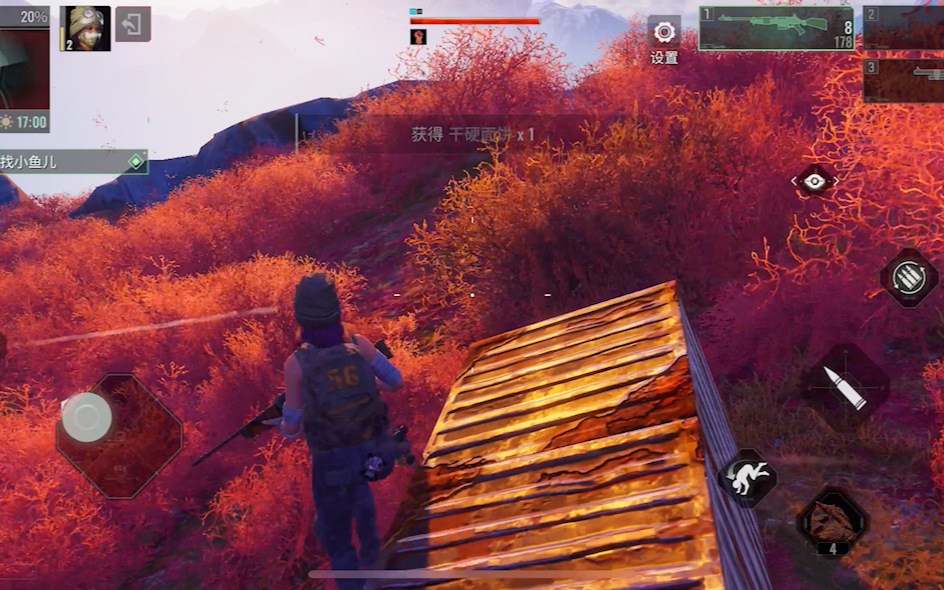Switch to weapon slot 3
The height and width of the screenshot is (590, 944).
pos(904,81)
